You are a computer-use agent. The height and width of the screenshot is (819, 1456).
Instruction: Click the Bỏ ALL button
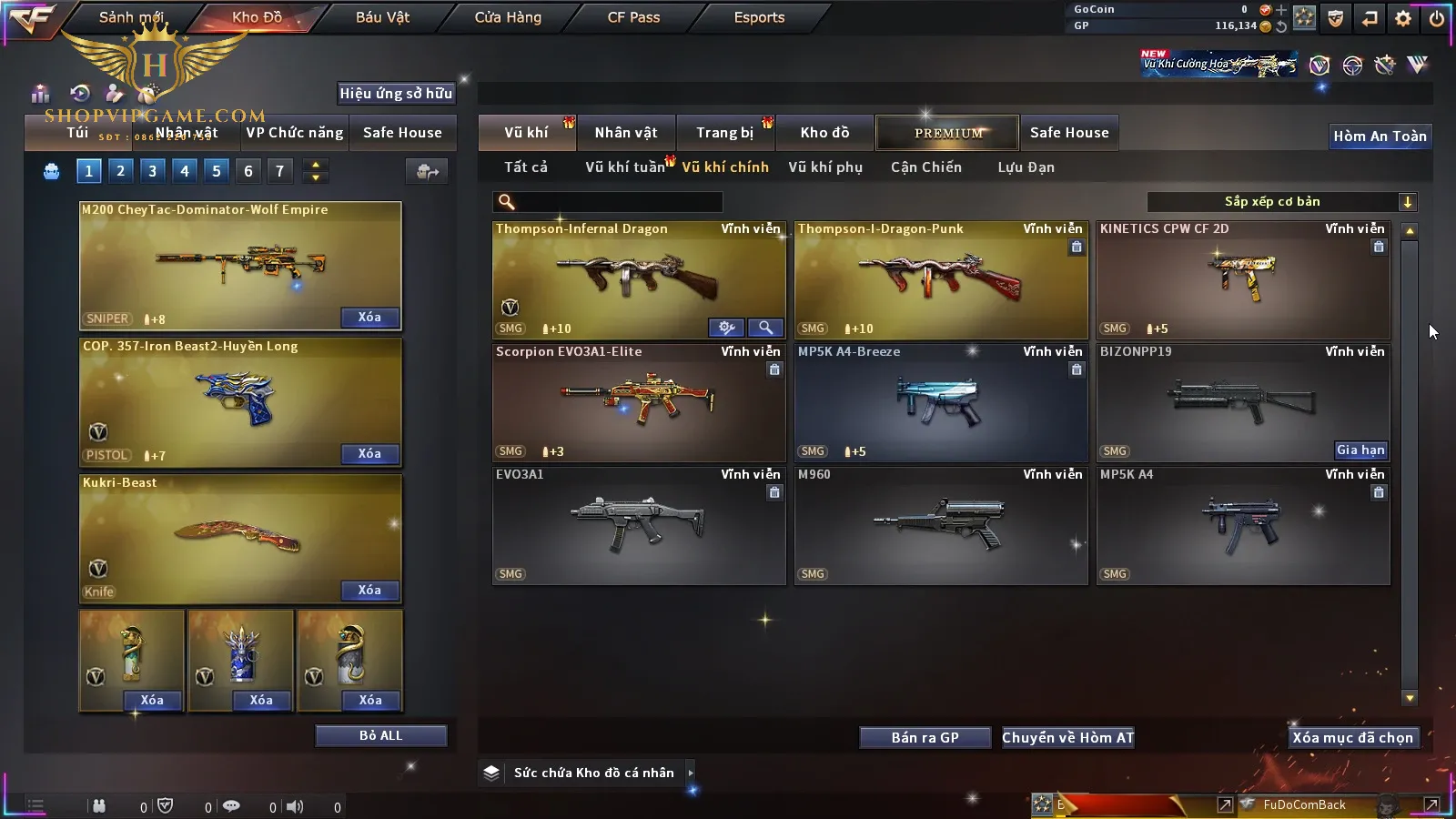(x=380, y=736)
